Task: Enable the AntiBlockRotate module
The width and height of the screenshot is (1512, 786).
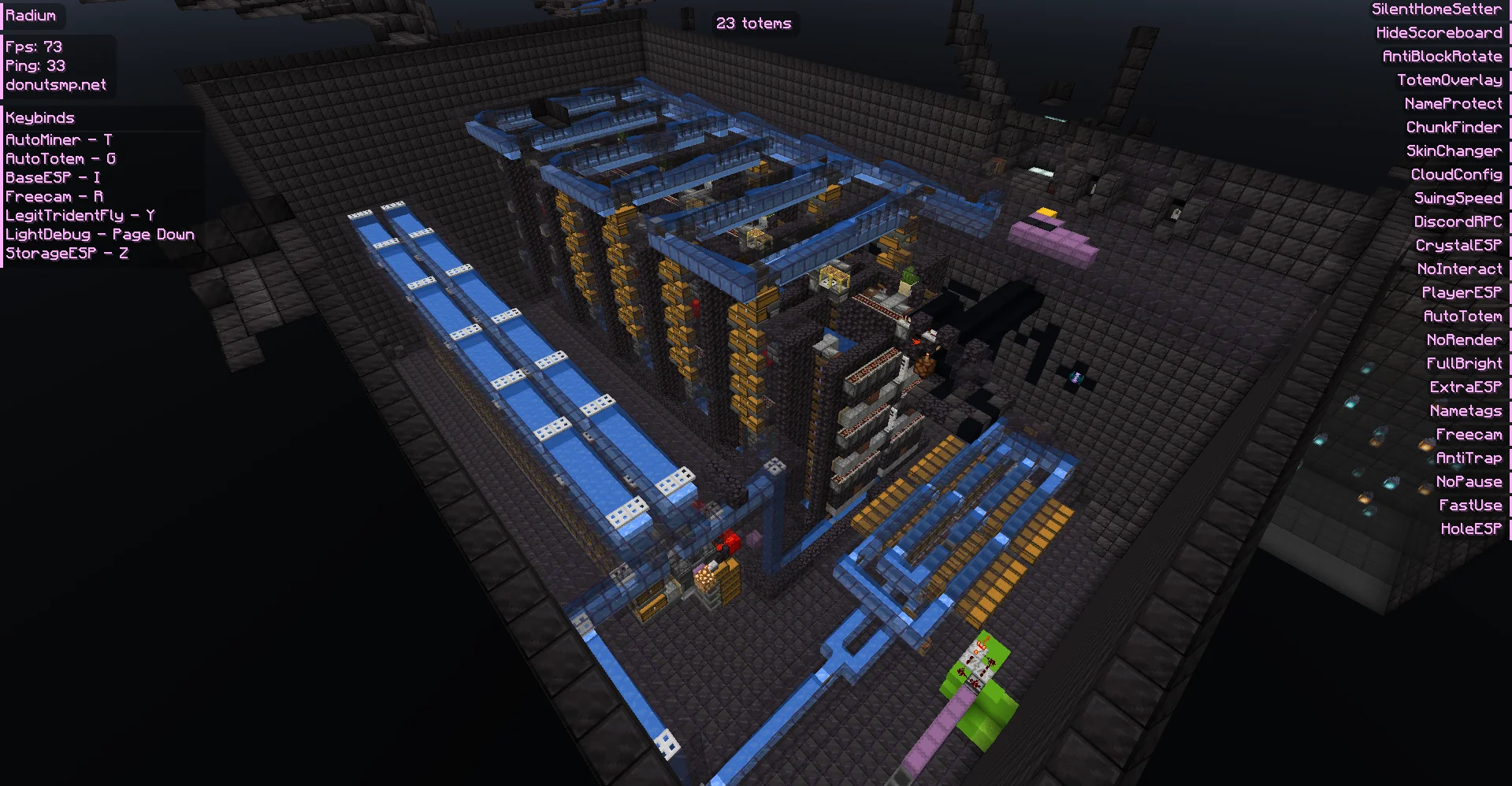Action: (x=1442, y=56)
